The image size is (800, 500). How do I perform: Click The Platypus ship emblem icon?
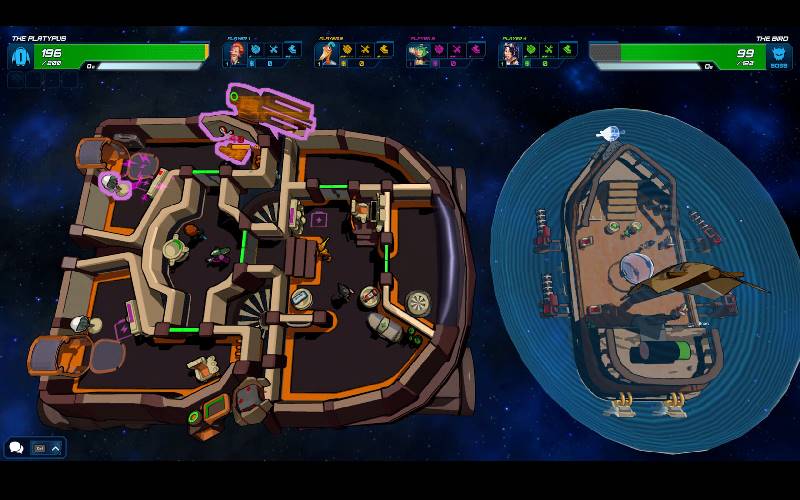click(19, 56)
